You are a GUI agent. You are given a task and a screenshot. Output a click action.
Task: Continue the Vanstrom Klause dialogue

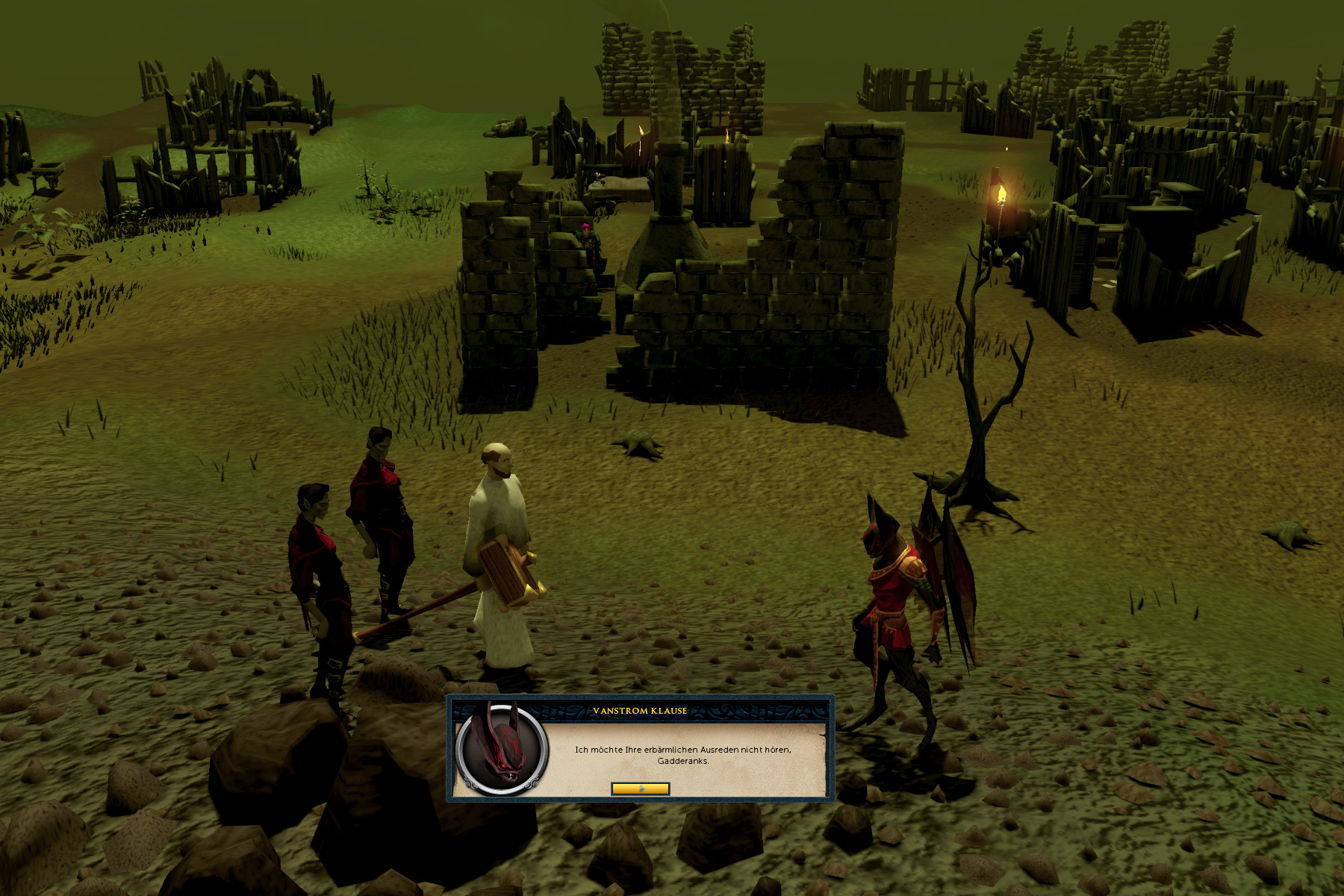click(640, 788)
